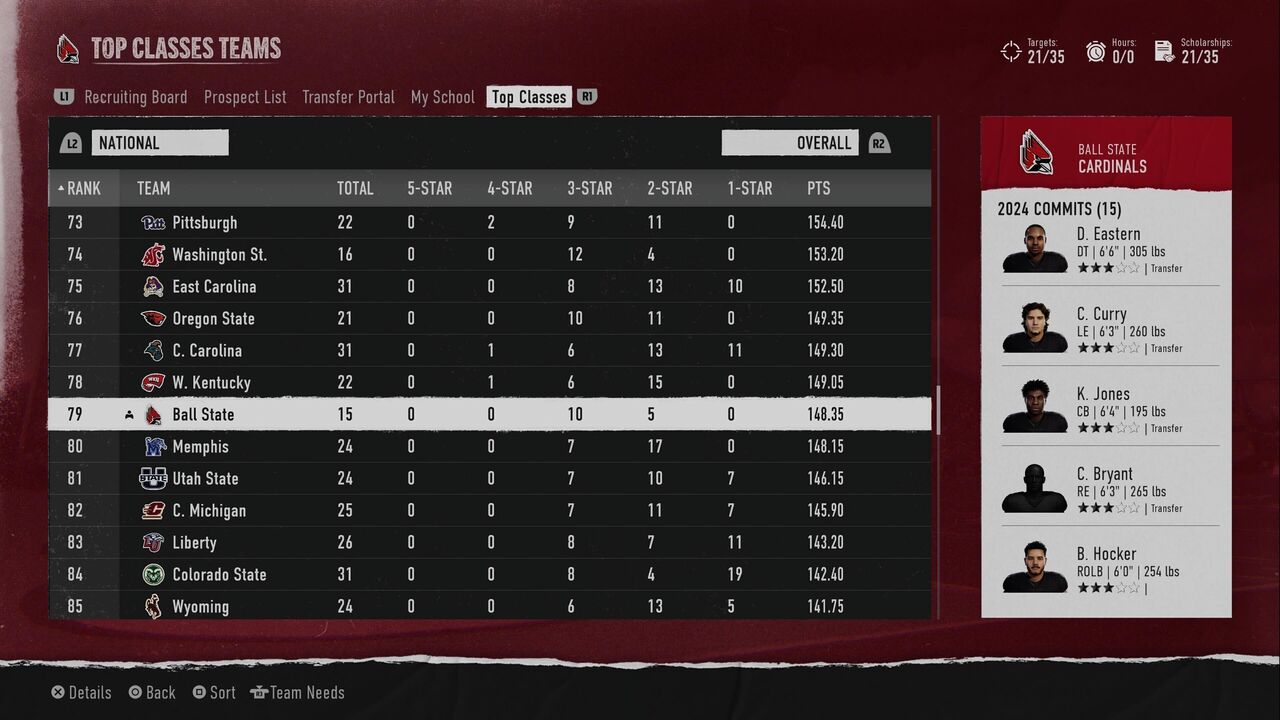The width and height of the screenshot is (1280, 720).
Task: Select the My School tab
Action: coord(442,97)
